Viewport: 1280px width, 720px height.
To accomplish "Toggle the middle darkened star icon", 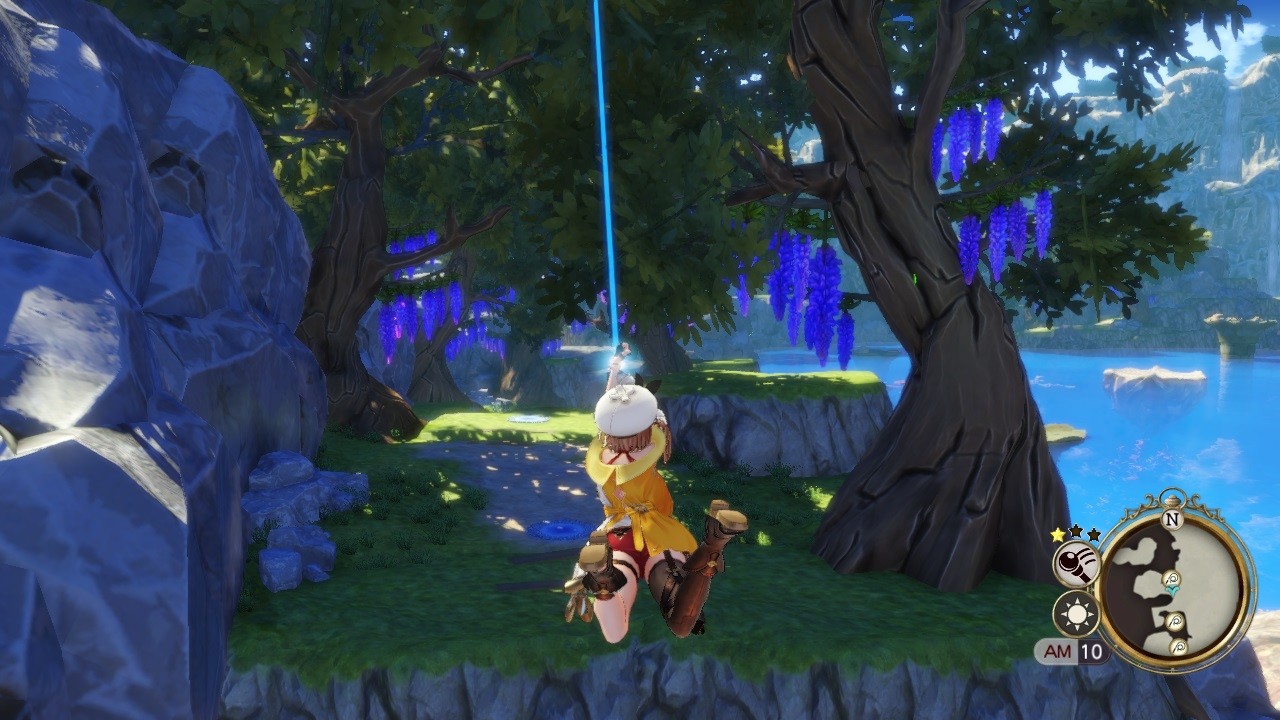I will click(x=1076, y=533).
